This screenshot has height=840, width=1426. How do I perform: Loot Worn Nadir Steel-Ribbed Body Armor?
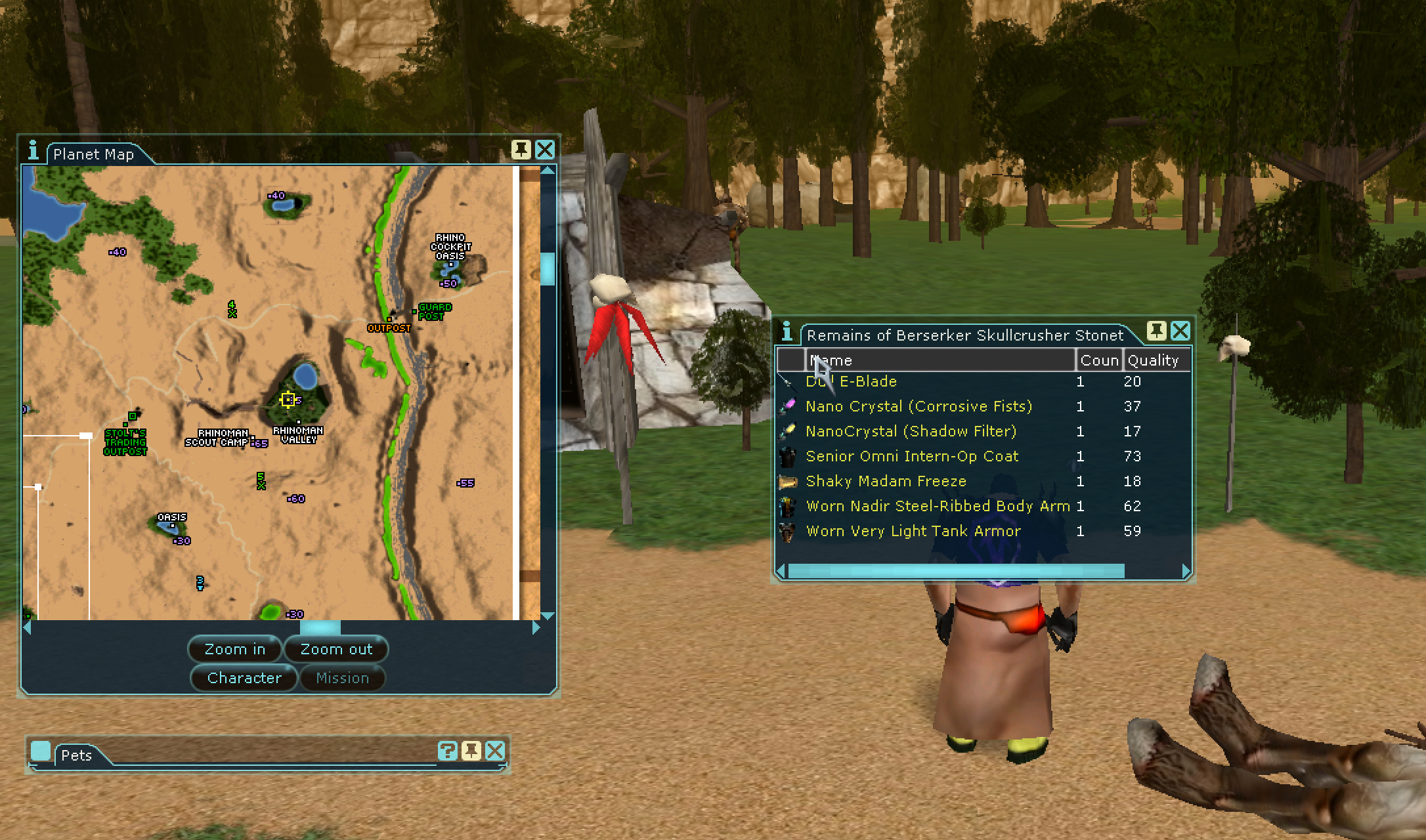click(x=938, y=506)
